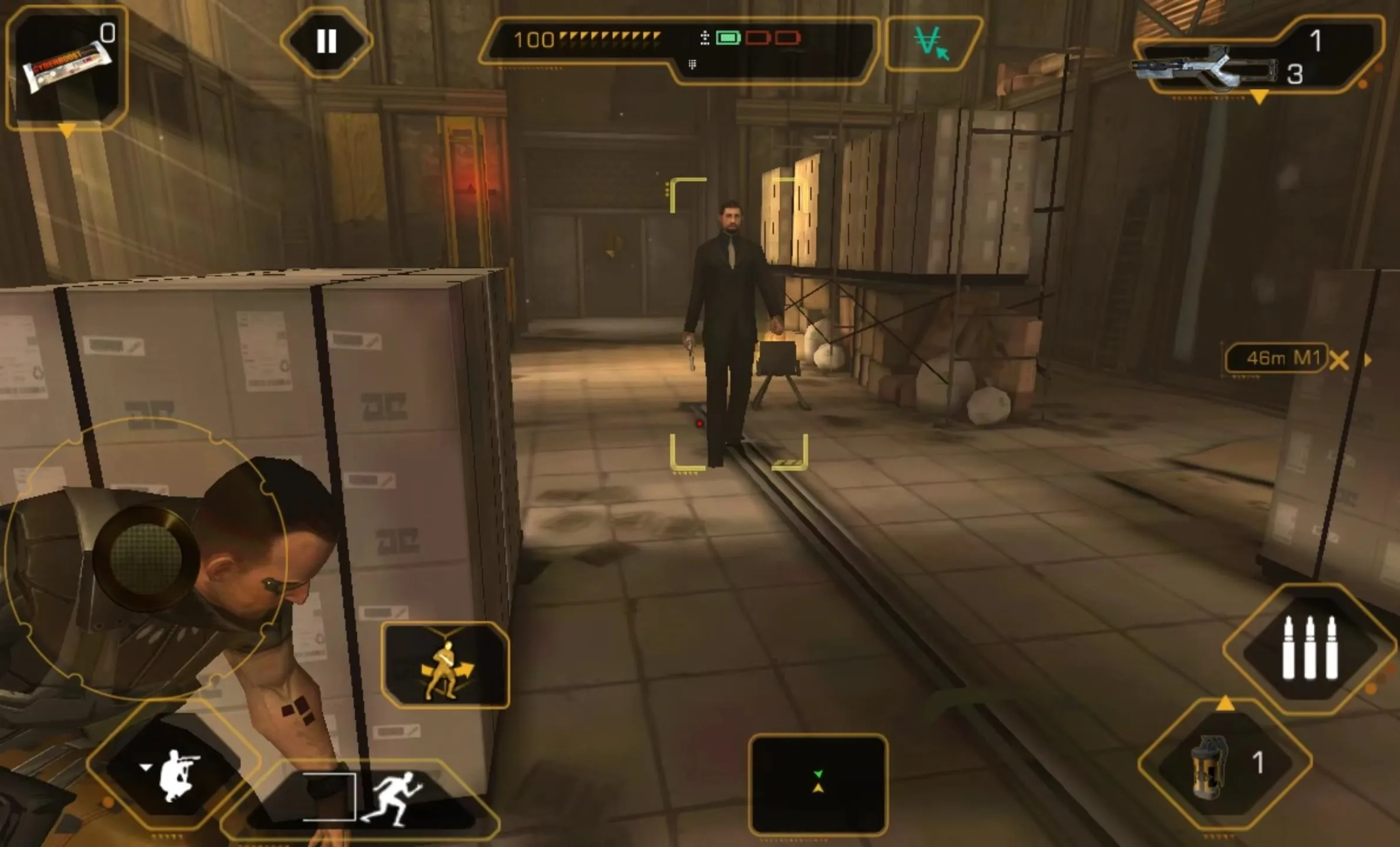Tap the takedown action button
Viewport: 1400px width, 847px height.
click(445, 665)
